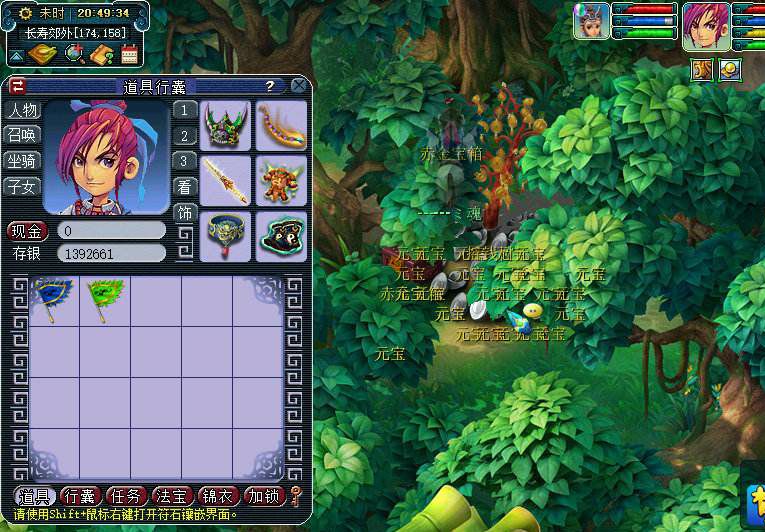The width and height of the screenshot is (765, 532).
Task: Open the inventory help question mark
Action: pyautogui.click(x=269, y=86)
